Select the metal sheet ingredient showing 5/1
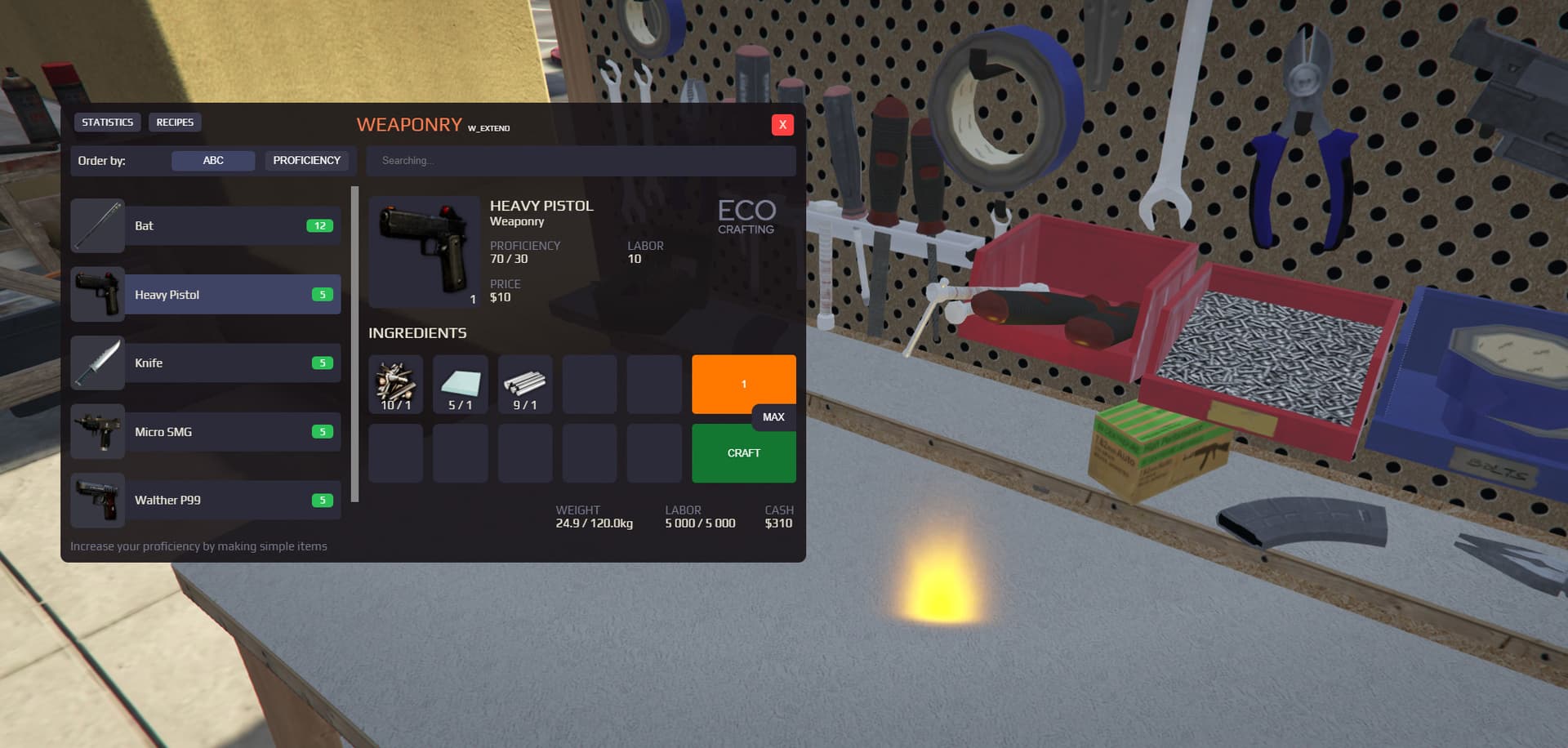This screenshot has height=748, width=1568. tap(460, 383)
